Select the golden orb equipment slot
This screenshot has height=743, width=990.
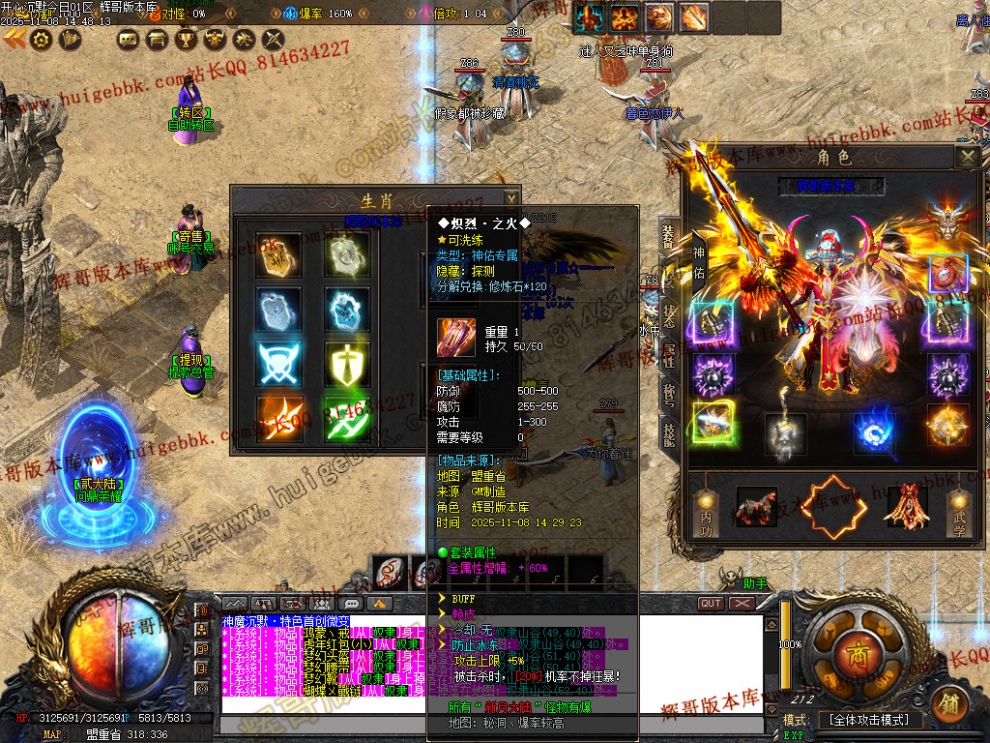947,425
